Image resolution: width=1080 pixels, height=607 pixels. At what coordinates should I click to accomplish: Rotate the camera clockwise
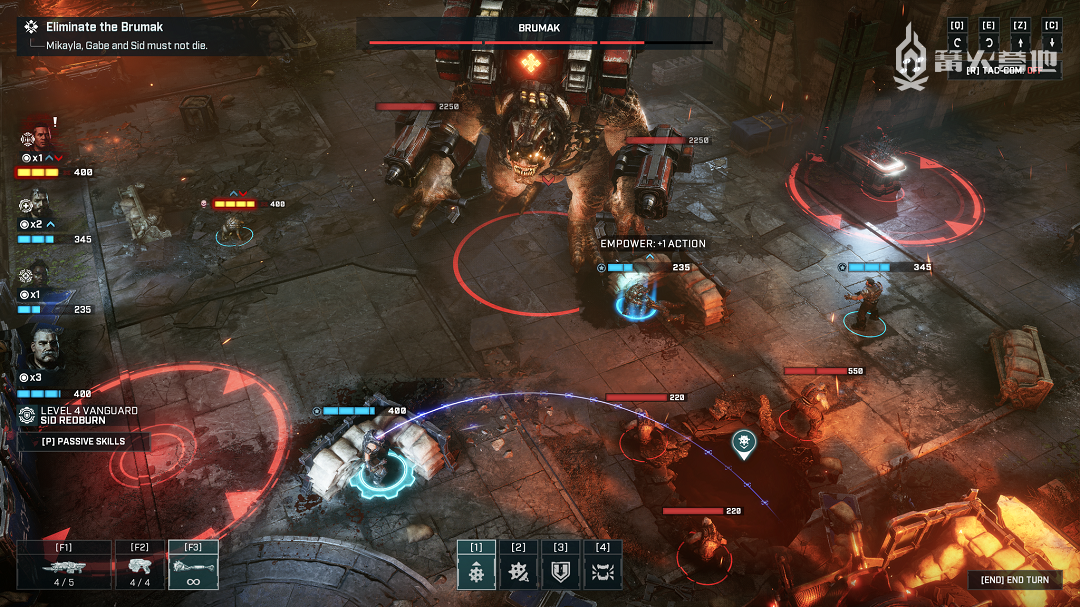tap(988, 44)
